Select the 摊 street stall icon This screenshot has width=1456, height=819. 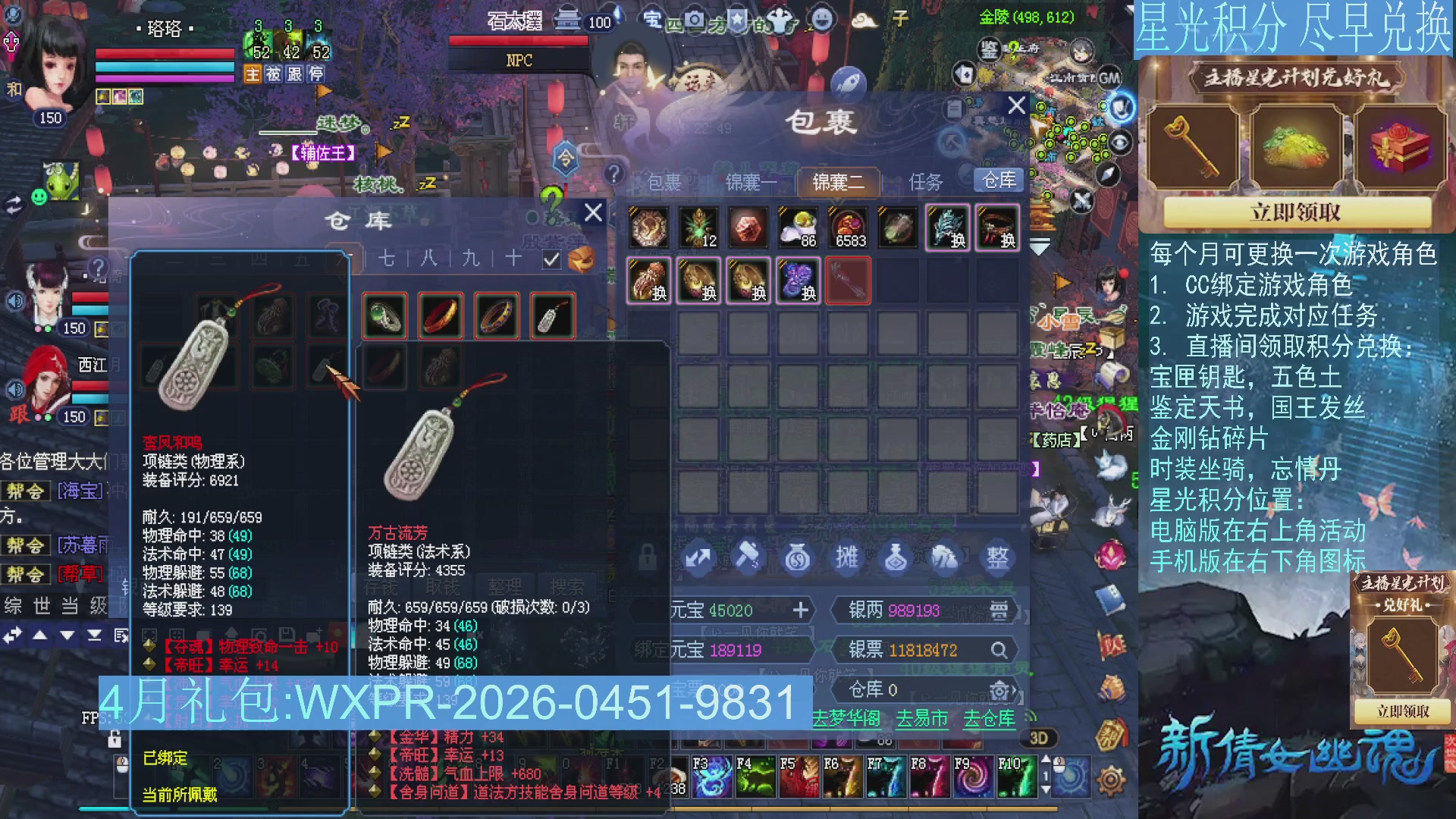coord(847,557)
